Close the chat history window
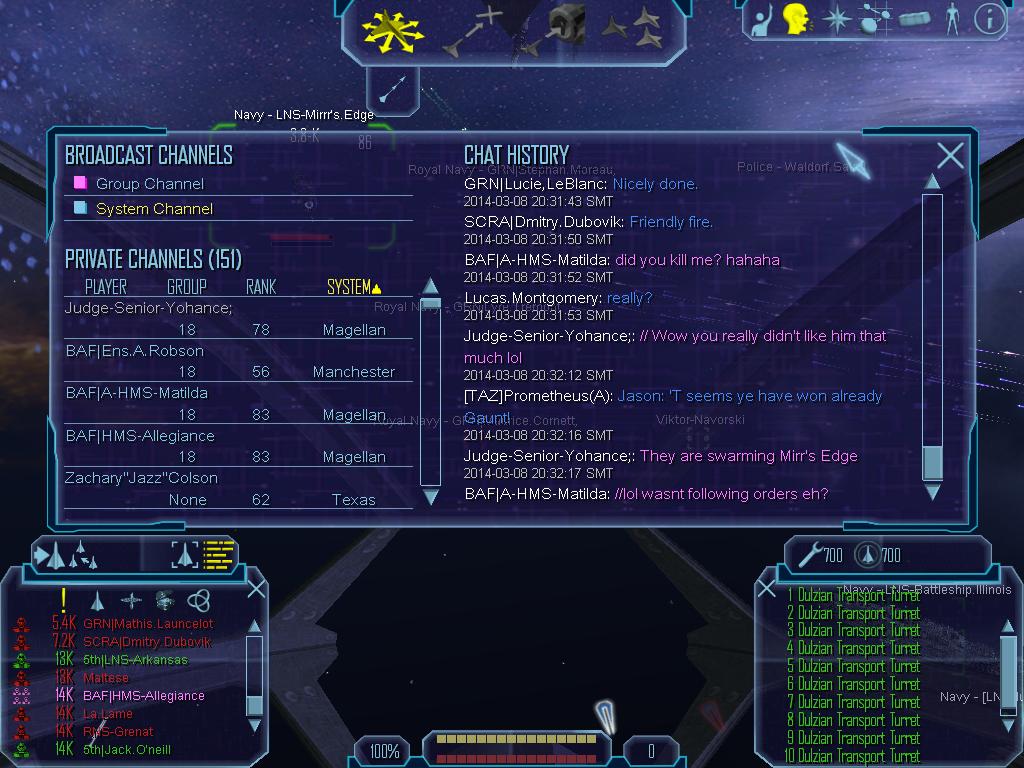1024x768 pixels. point(950,155)
